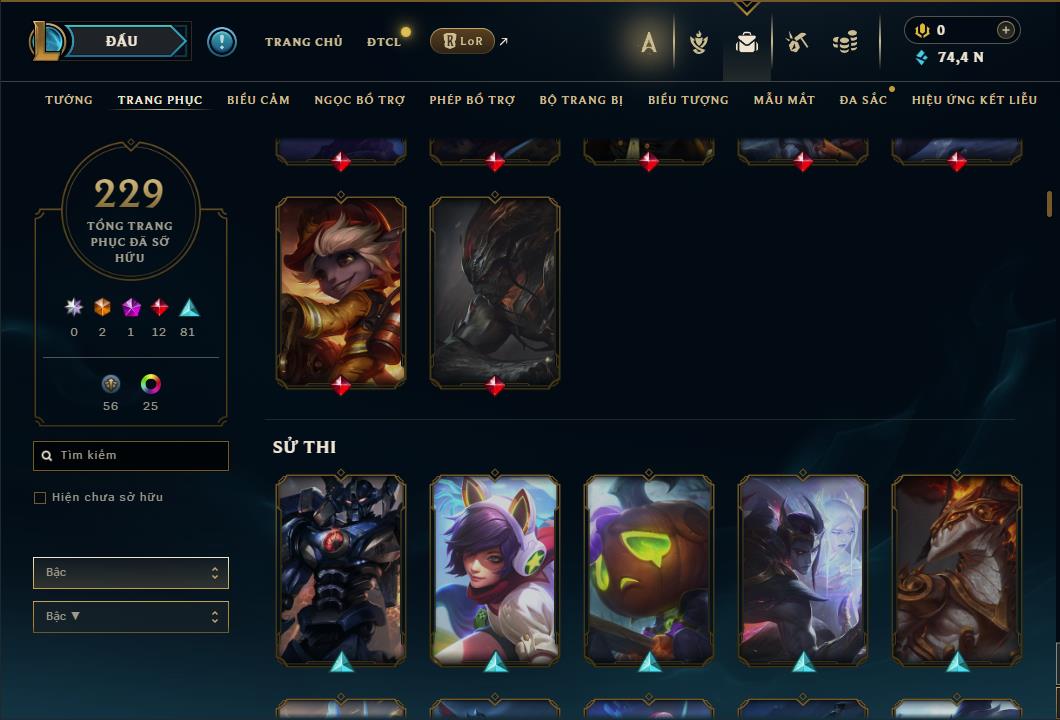Open the NGỌC BỔ TRỢ tab

[359, 100]
